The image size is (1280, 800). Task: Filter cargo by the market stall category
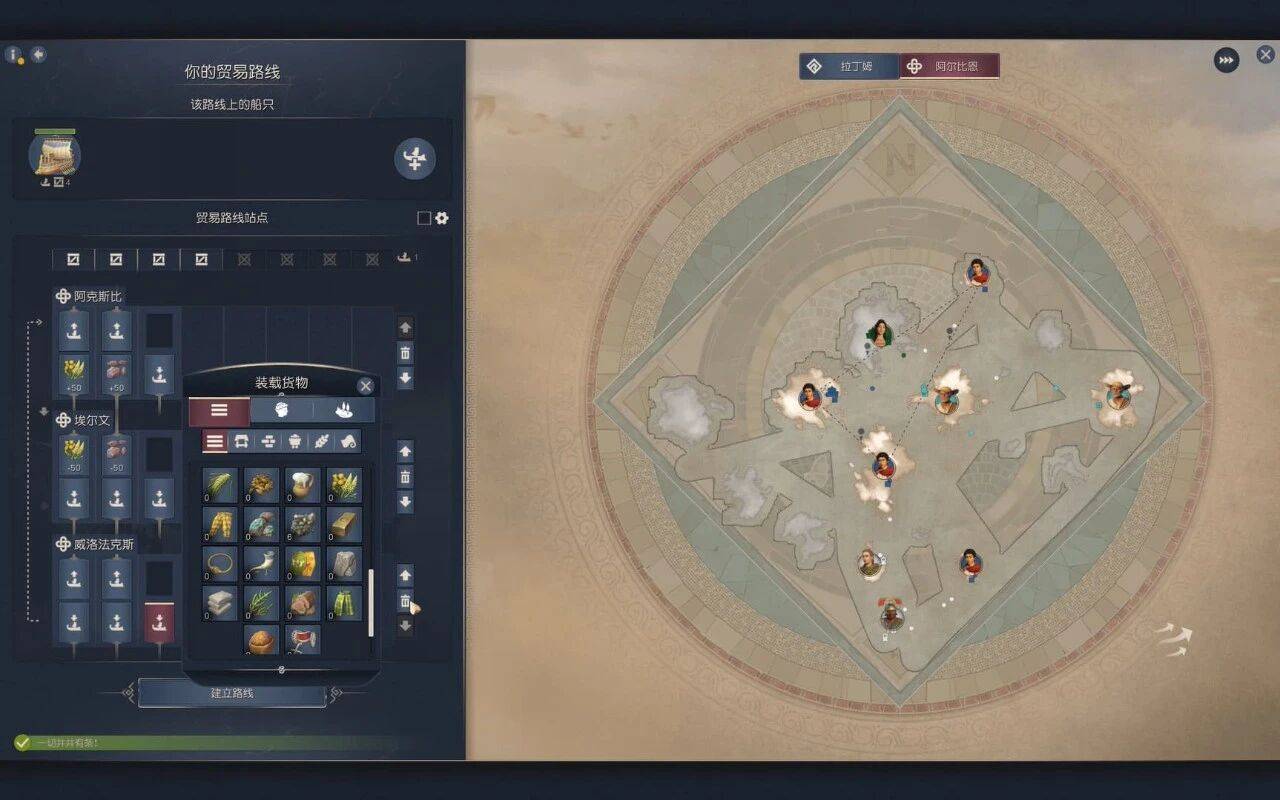click(241, 441)
